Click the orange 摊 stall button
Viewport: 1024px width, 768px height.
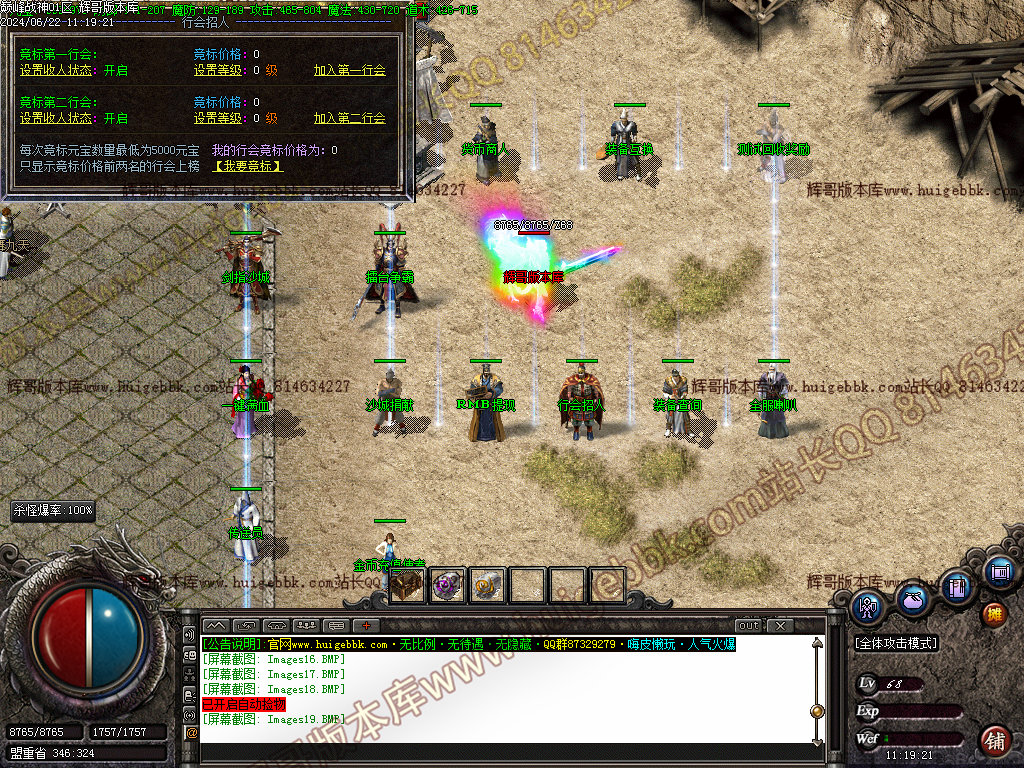994,613
